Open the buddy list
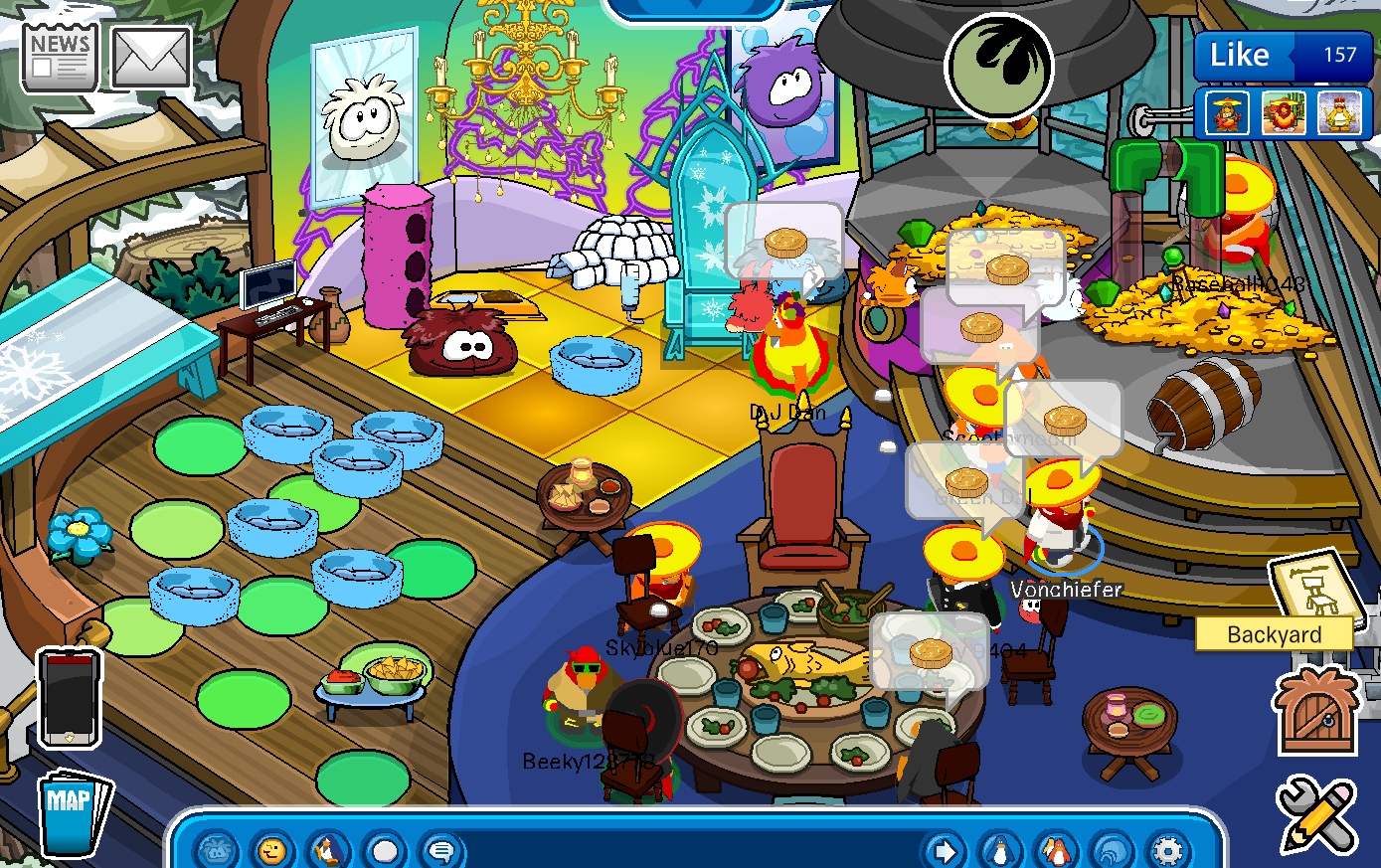 click(1056, 851)
